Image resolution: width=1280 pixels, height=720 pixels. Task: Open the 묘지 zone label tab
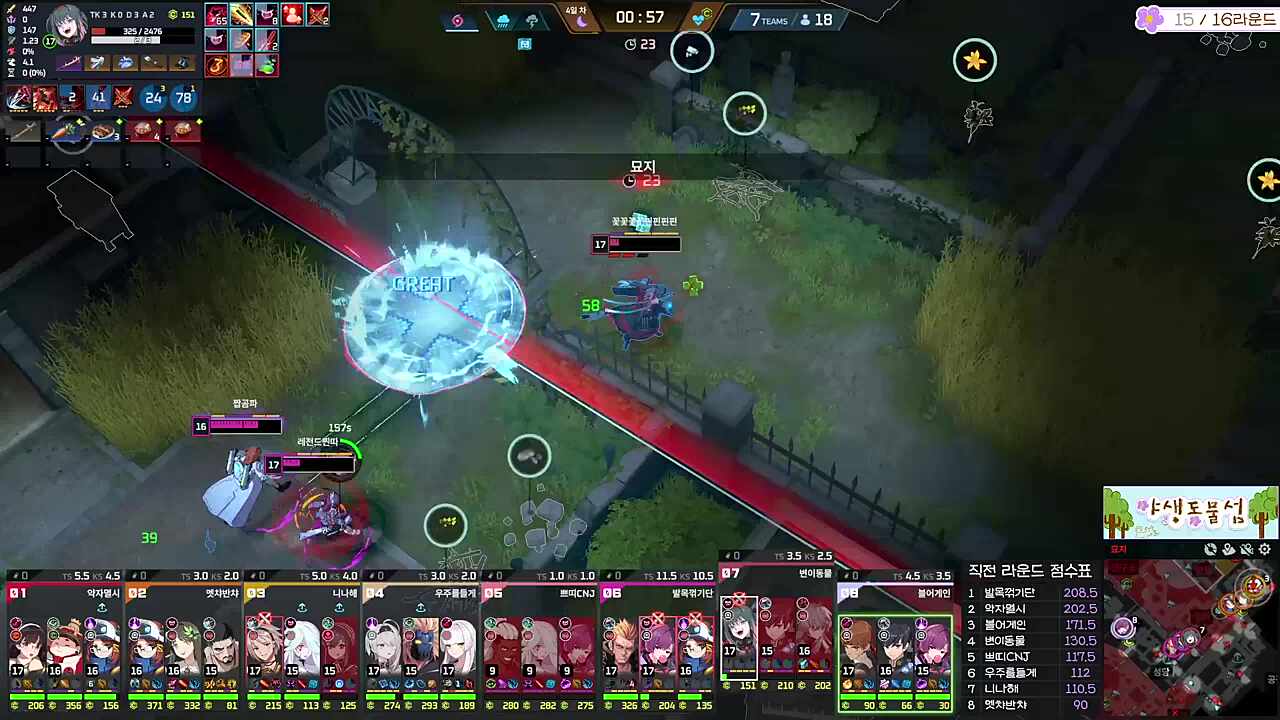[1119, 549]
